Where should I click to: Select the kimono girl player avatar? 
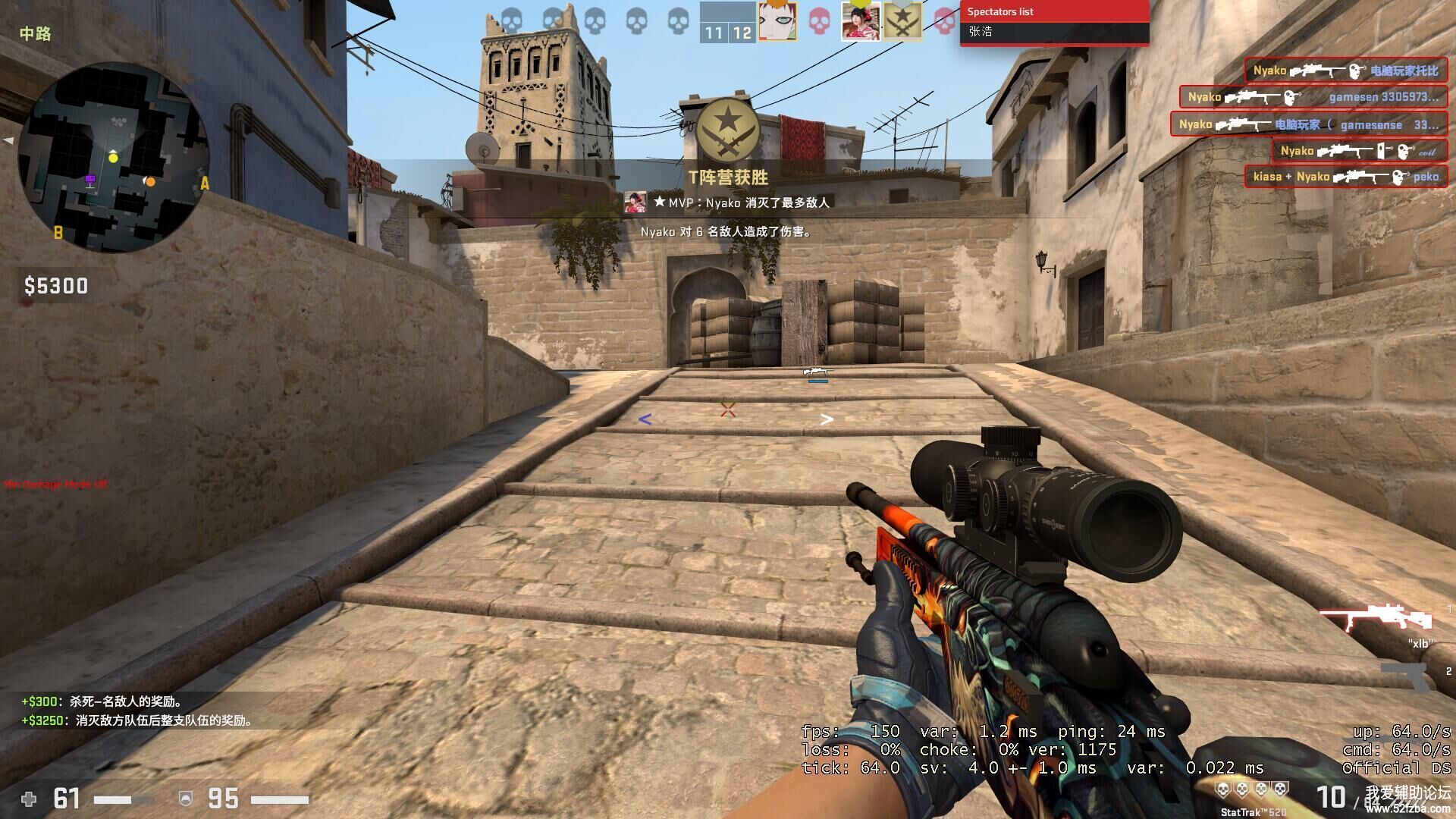861,21
